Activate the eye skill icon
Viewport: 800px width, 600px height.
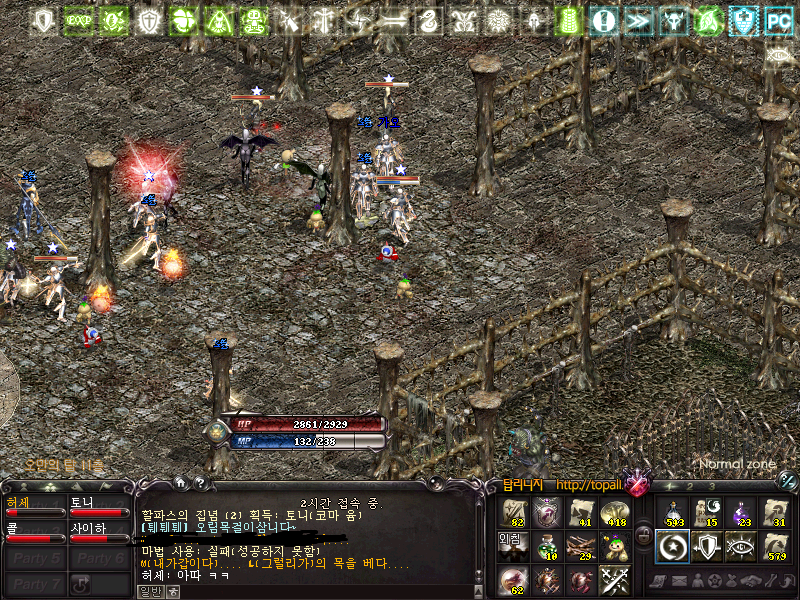(x=741, y=547)
